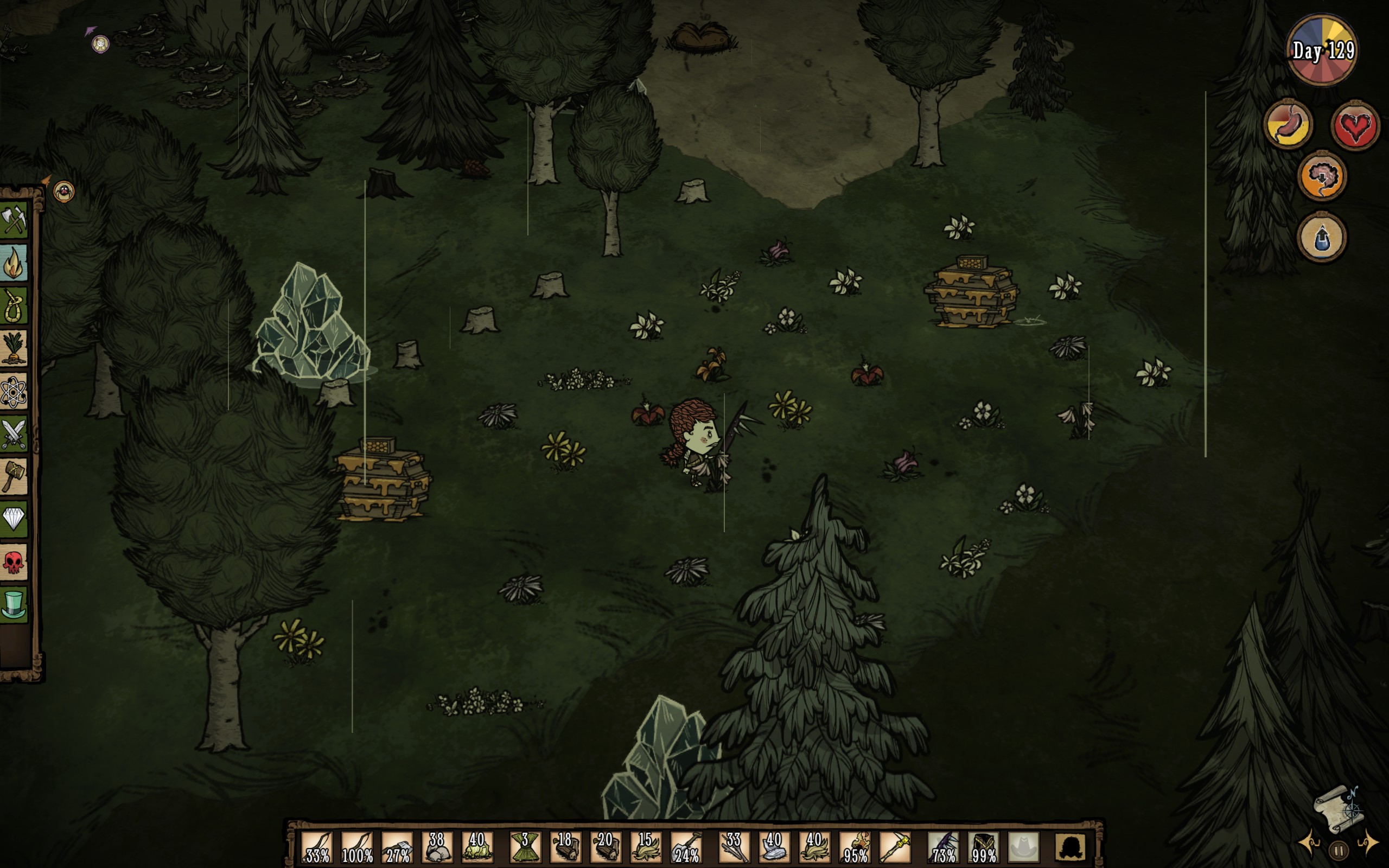This screenshot has width=1389, height=868.
Task: Open the Science atom tab
Action: click(x=14, y=392)
